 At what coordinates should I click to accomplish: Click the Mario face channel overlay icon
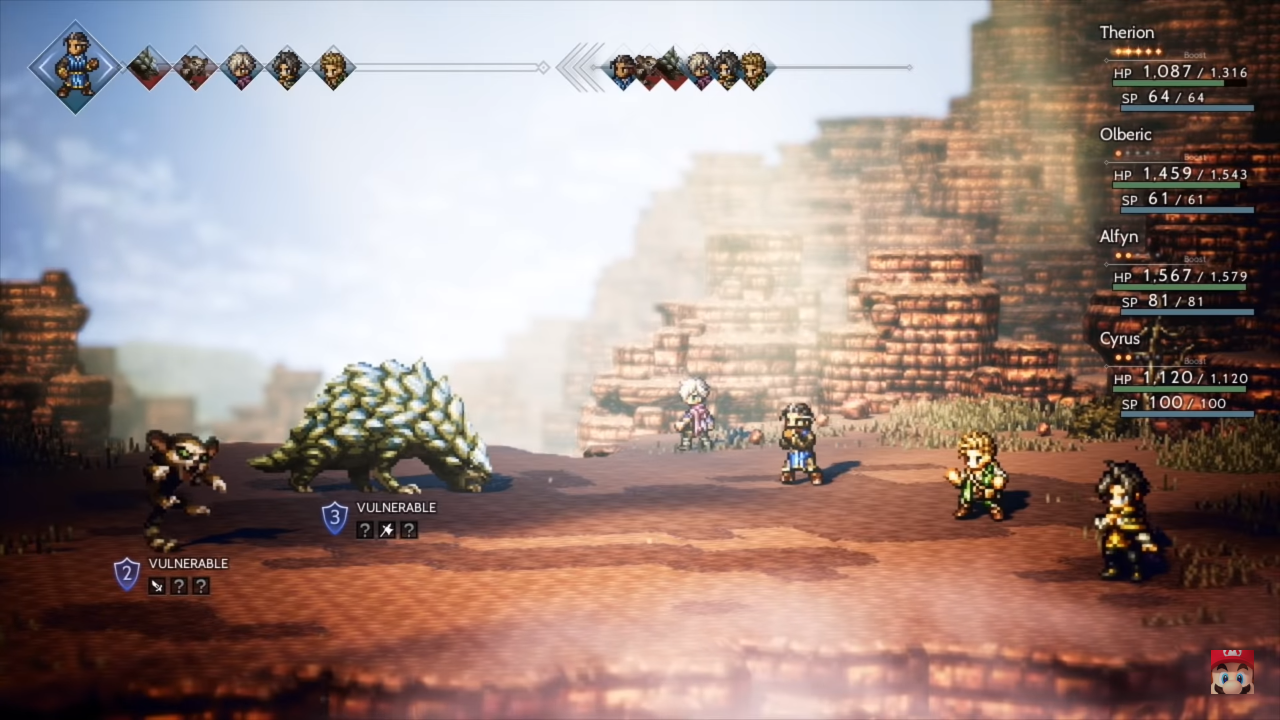(1231, 671)
